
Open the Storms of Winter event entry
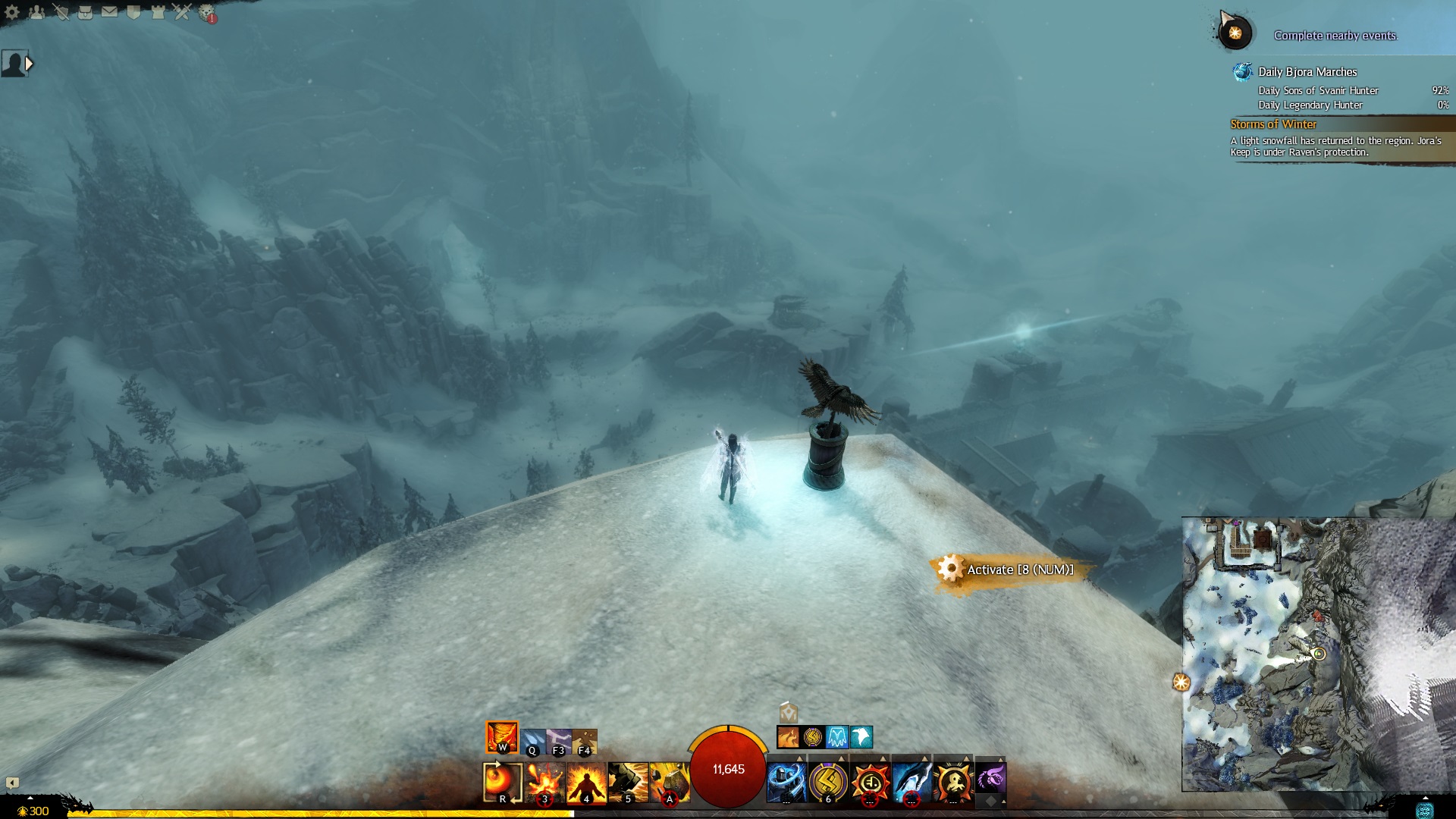pos(1273,124)
